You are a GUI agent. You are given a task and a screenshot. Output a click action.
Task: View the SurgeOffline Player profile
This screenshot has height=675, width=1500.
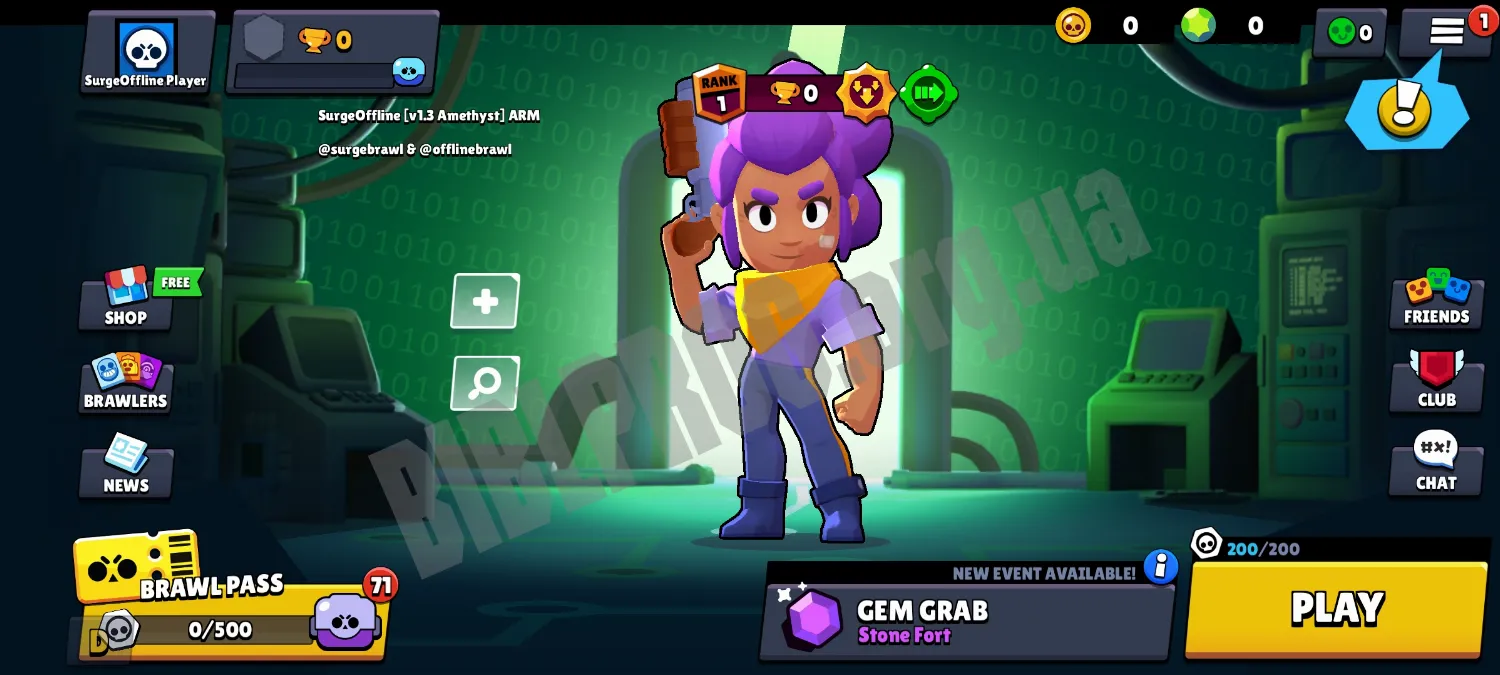pos(146,53)
